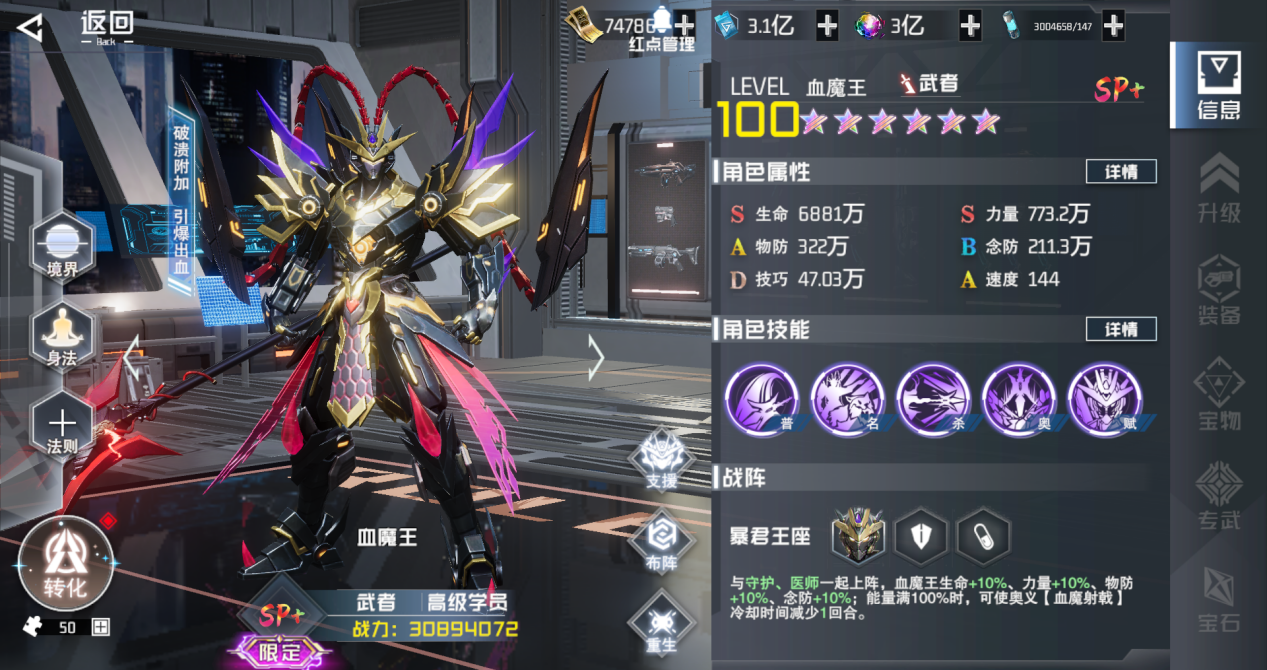Activate the 转化 conversion button
Image resolution: width=1267 pixels, height=670 pixels.
tap(65, 564)
